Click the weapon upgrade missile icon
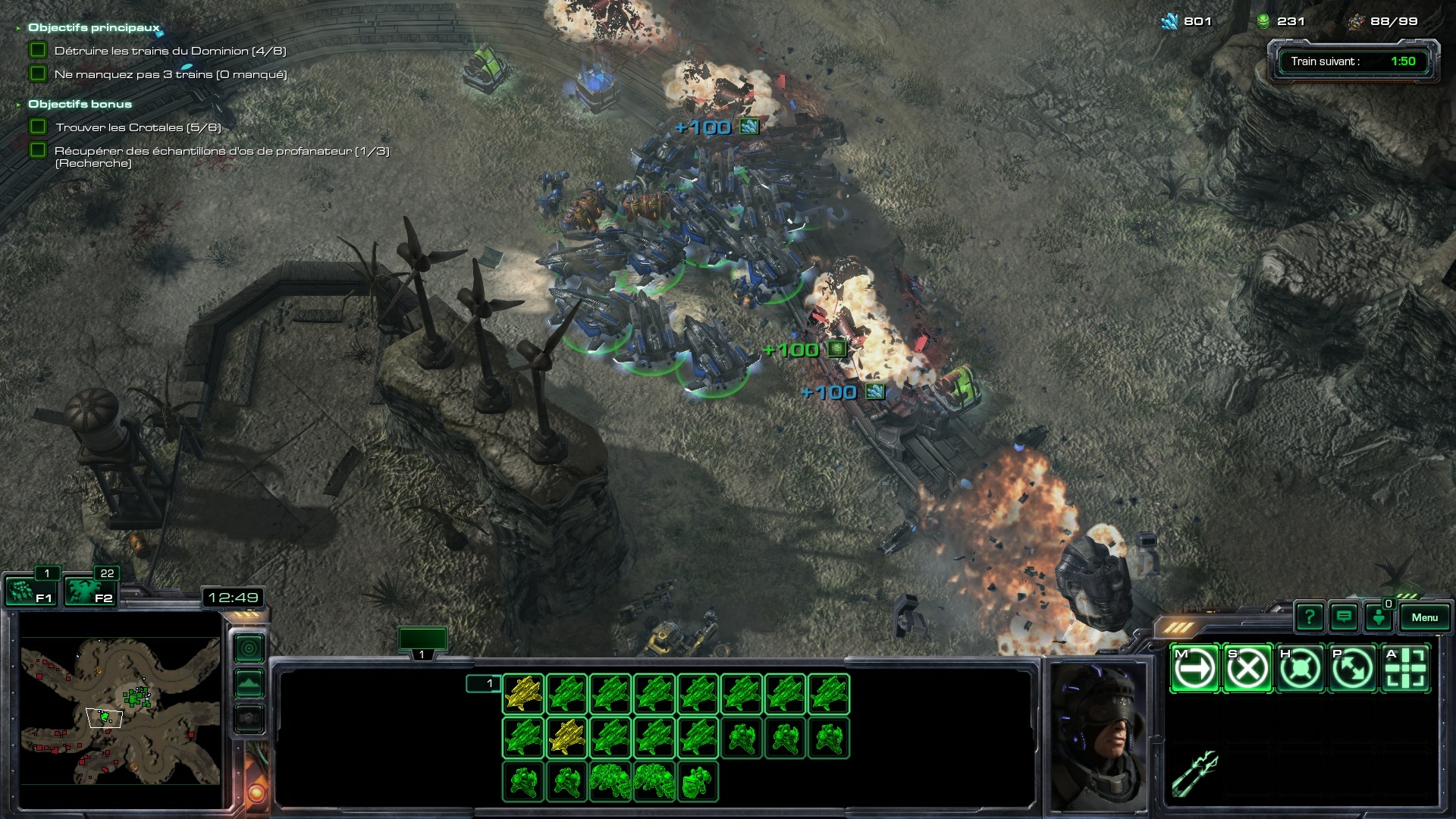Screen dimensions: 1456x819 1194,772
